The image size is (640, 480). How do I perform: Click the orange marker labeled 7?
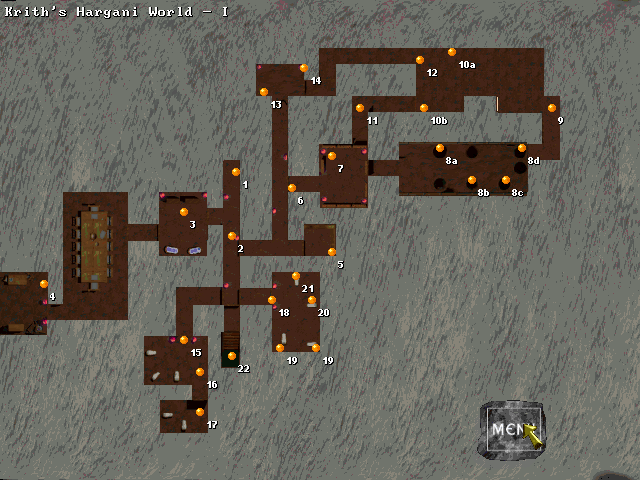[332, 156]
